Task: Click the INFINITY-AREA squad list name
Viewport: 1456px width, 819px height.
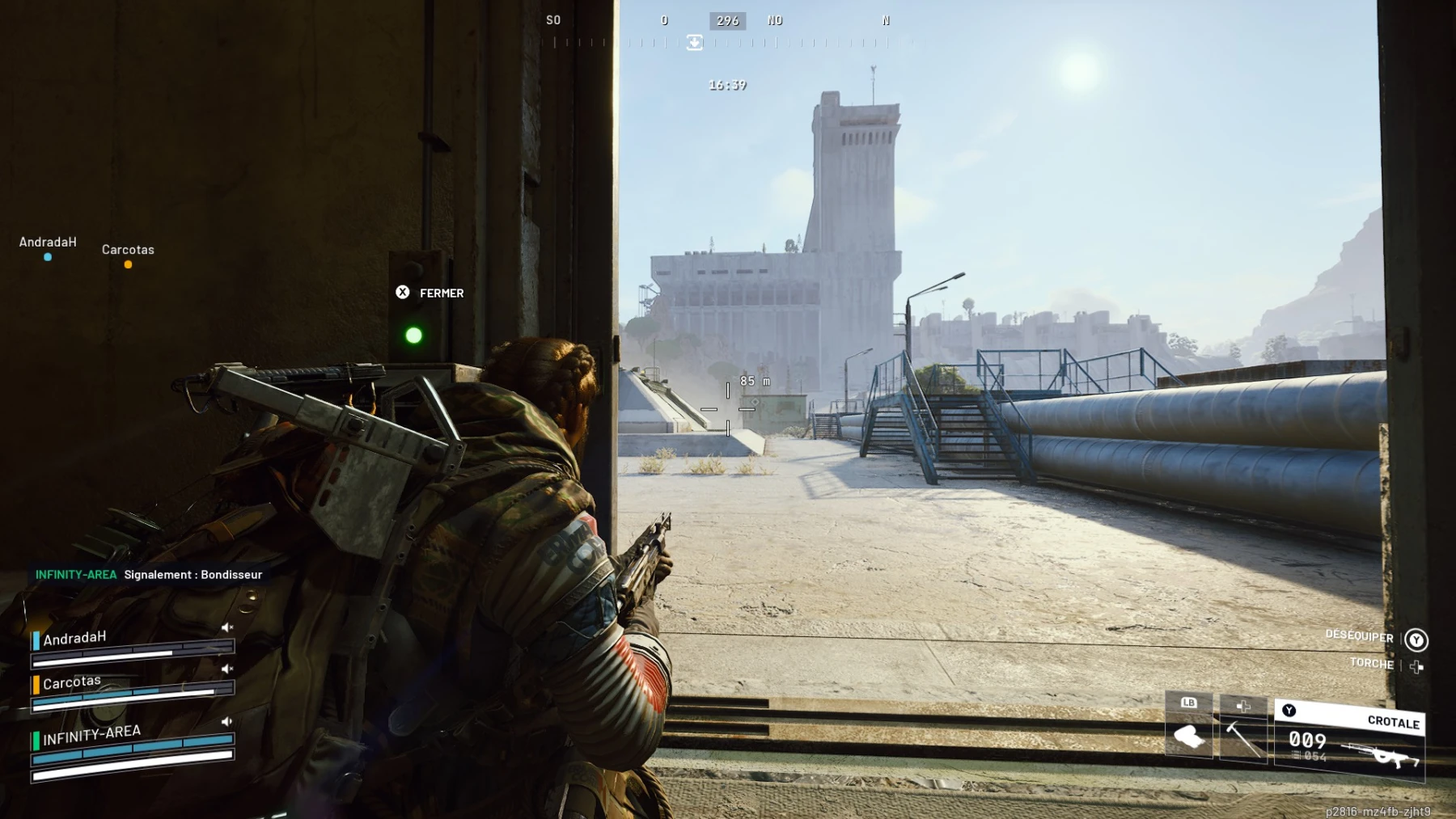Action: [91, 735]
